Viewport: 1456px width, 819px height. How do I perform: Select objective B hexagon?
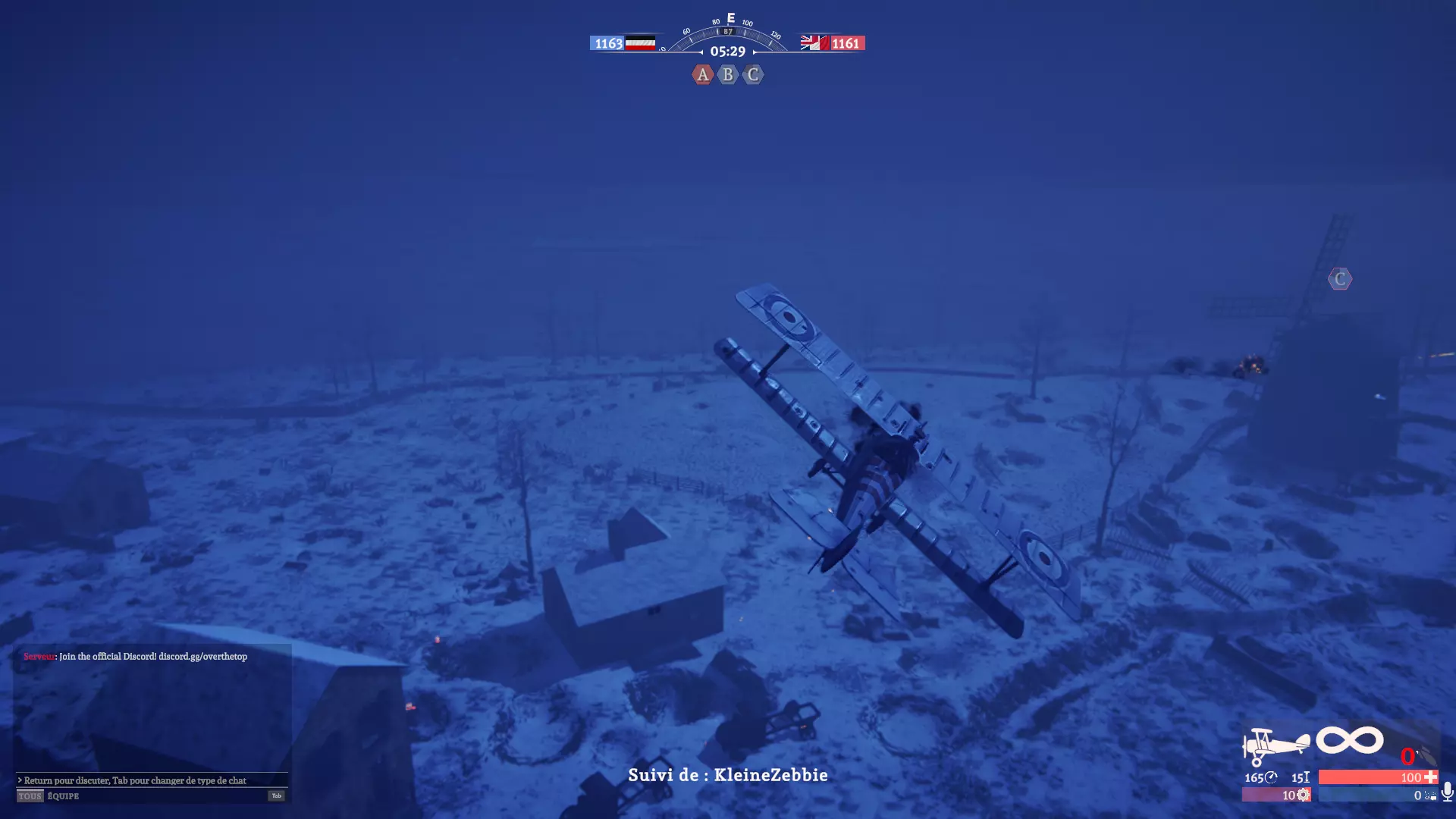coord(727,74)
